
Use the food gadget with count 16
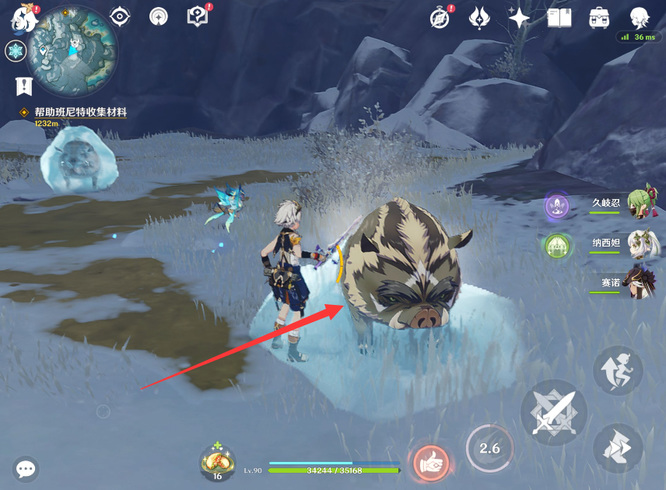[217, 462]
